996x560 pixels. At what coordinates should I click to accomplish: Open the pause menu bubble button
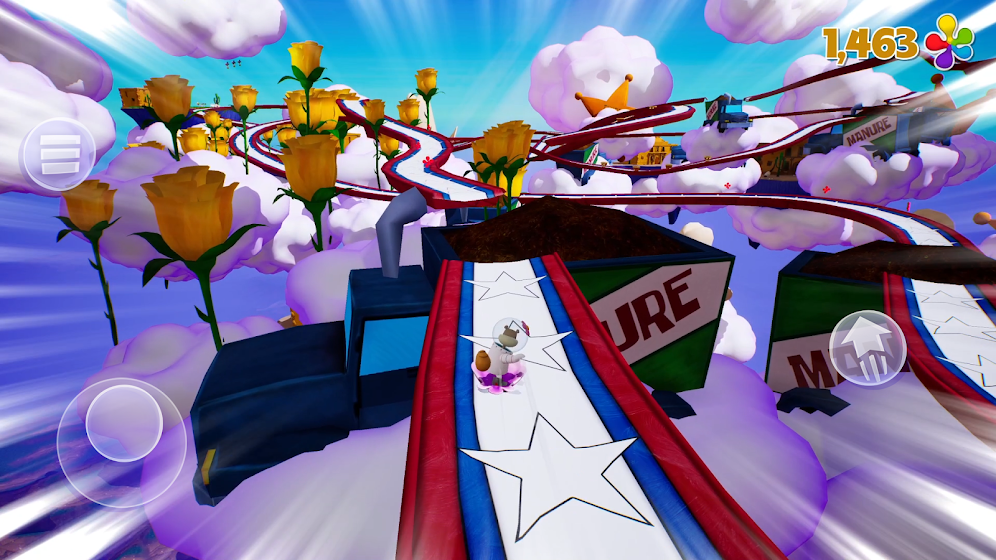[58, 155]
